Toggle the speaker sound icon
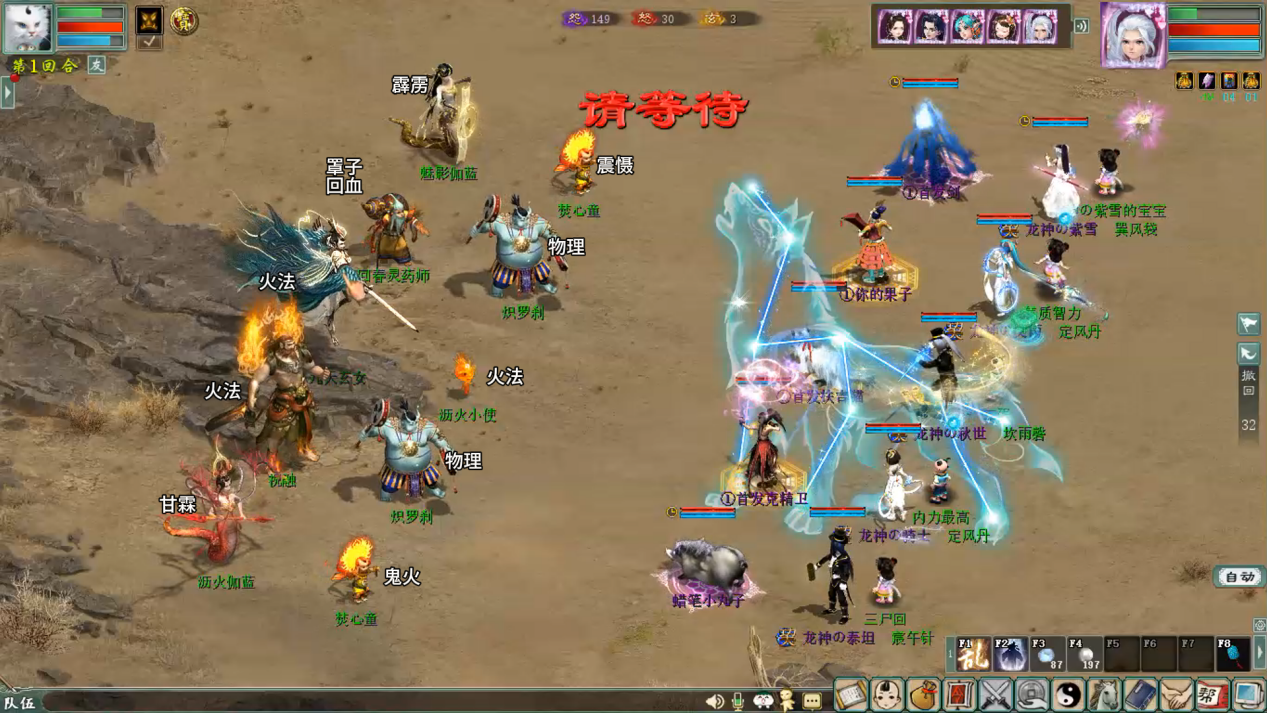Screen dimensions: 1267x713 point(714,701)
